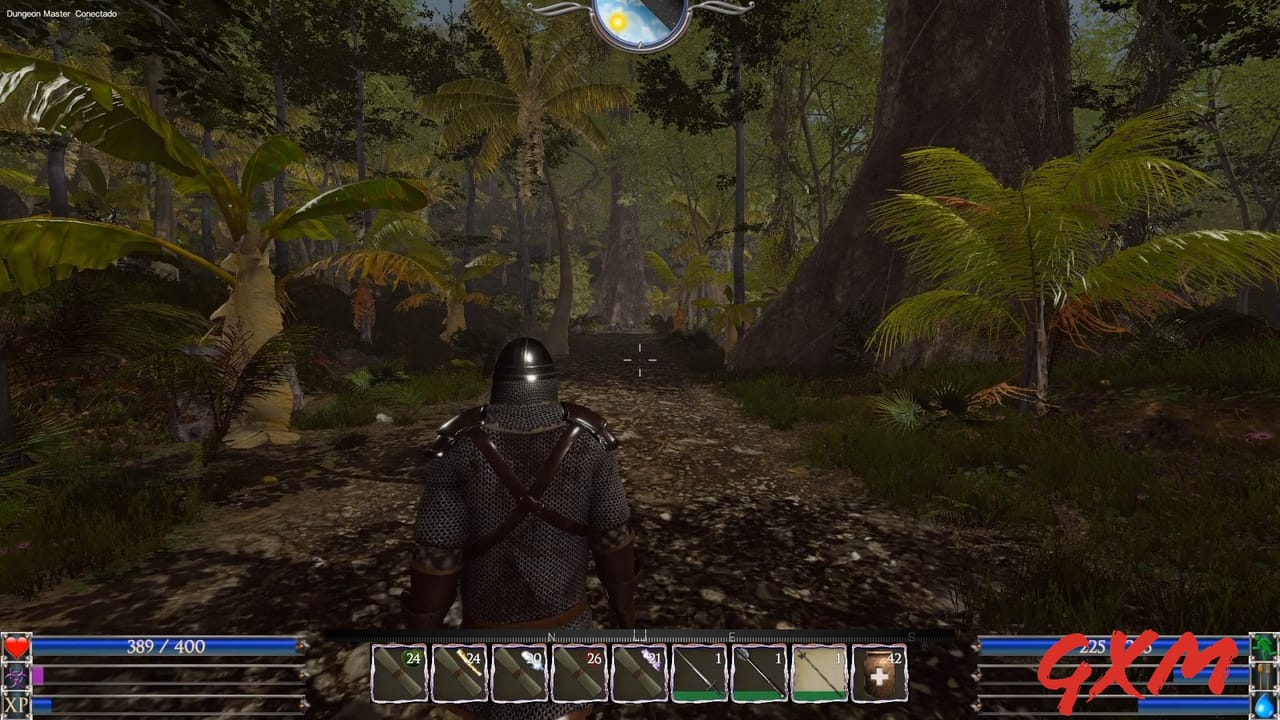The width and height of the screenshot is (1280, 720).
Task: Select the green runner stamina icon
Action: pyautogui.click(x=1264, y=645)
